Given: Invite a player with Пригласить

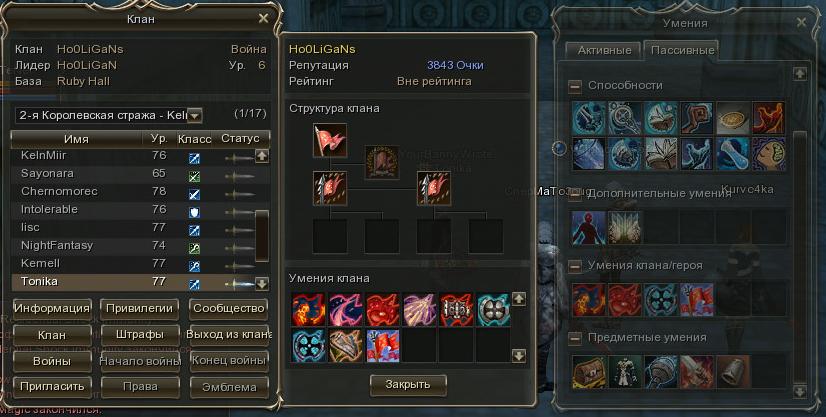Looking at the screenshot, I should click(x=53, y=385).
